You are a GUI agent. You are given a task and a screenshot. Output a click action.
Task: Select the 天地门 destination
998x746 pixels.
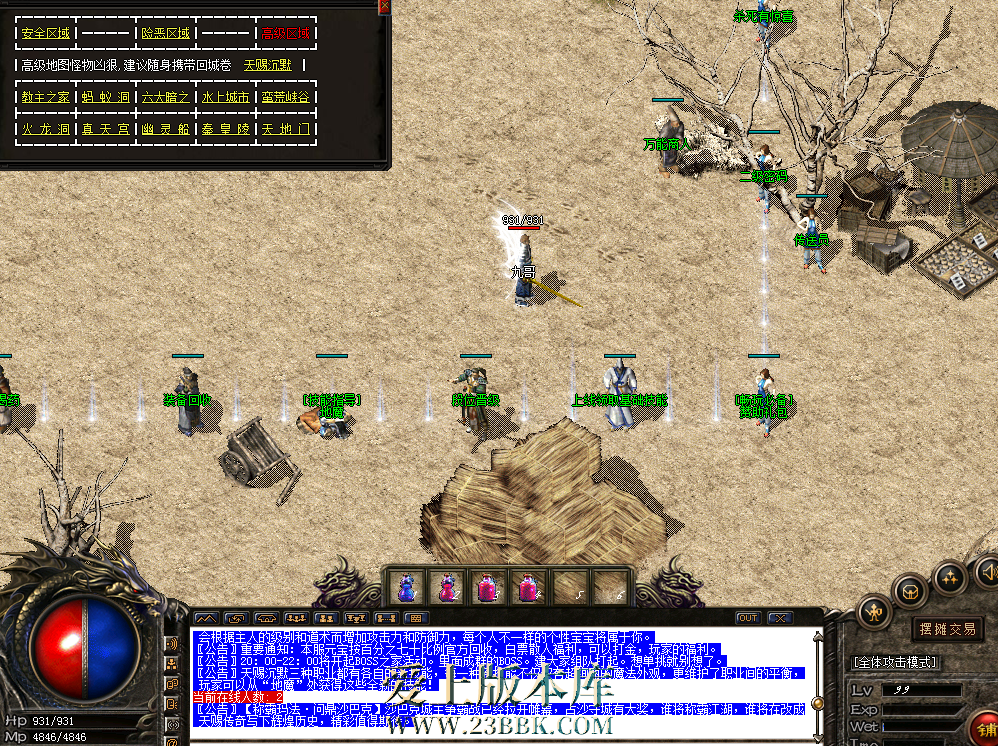pos(285,129)
